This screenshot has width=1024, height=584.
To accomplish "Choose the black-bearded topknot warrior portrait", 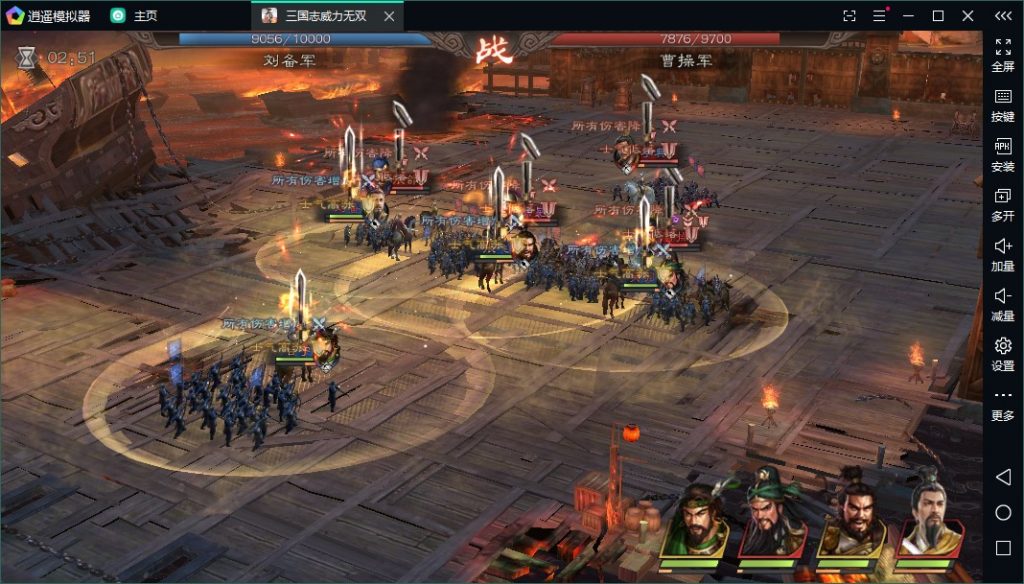I will click(x=852, y=521).
